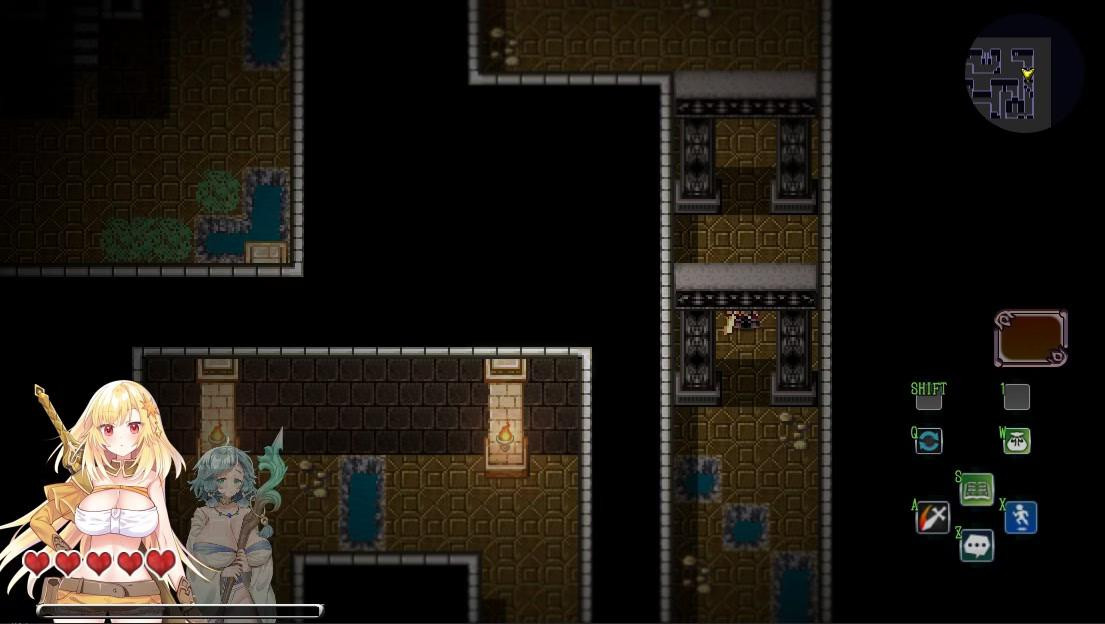Trigger the blue running figure dash icon
Screen dimensions: 1105x624
[1021, 517]
